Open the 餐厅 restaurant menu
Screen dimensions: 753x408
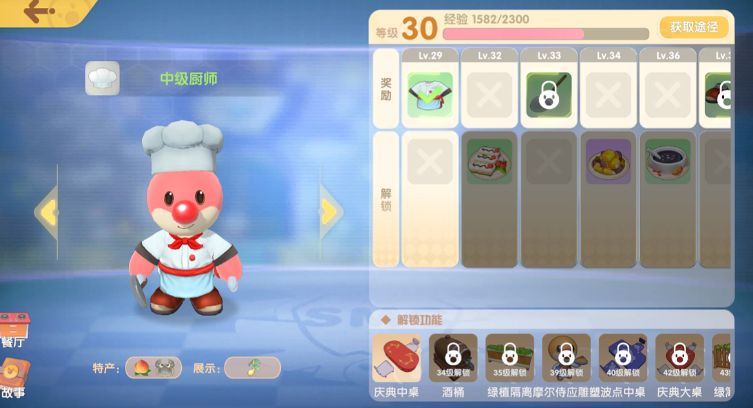(x=13, y=330)
